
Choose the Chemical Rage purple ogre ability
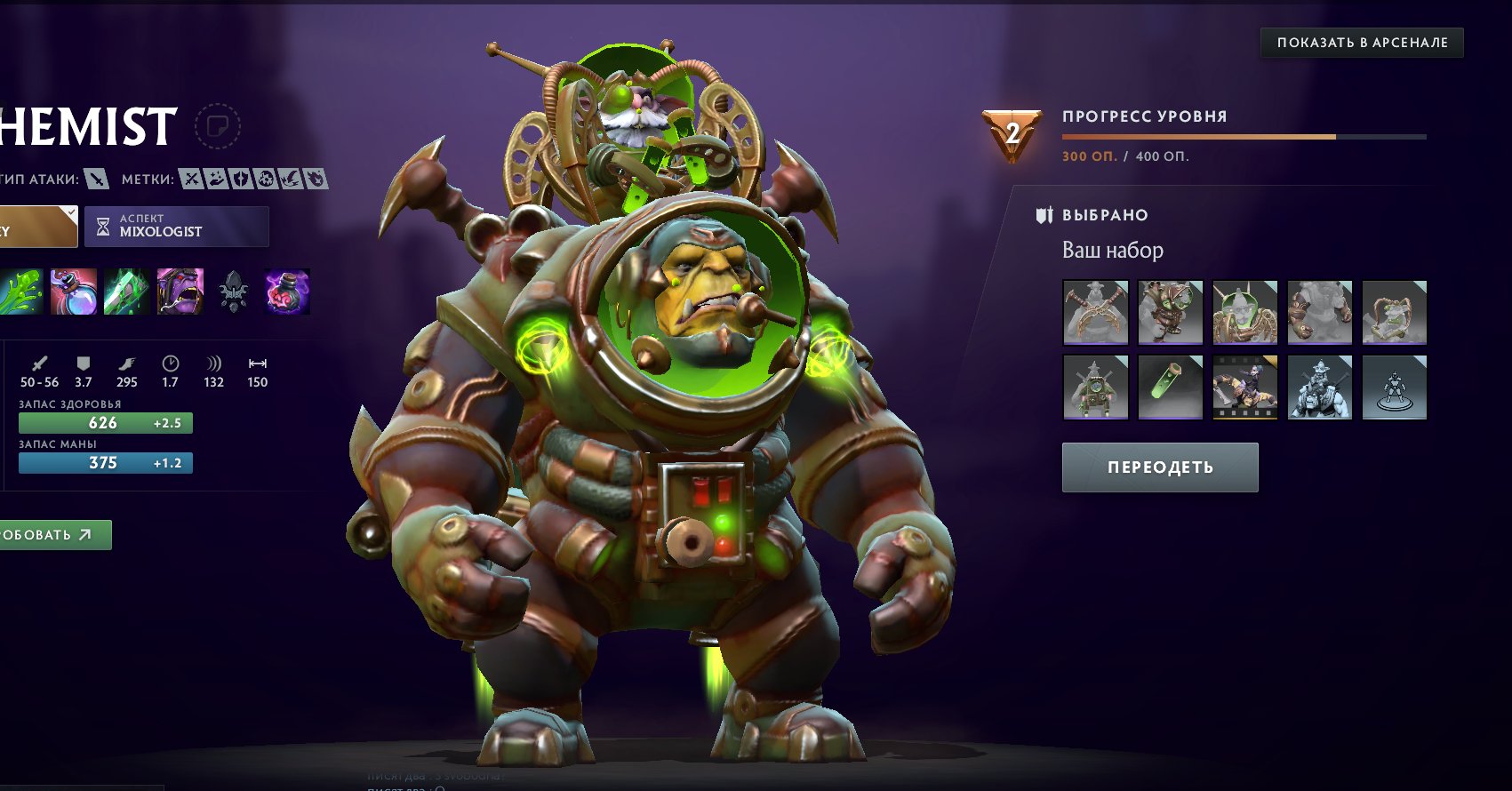pos(180,292)
